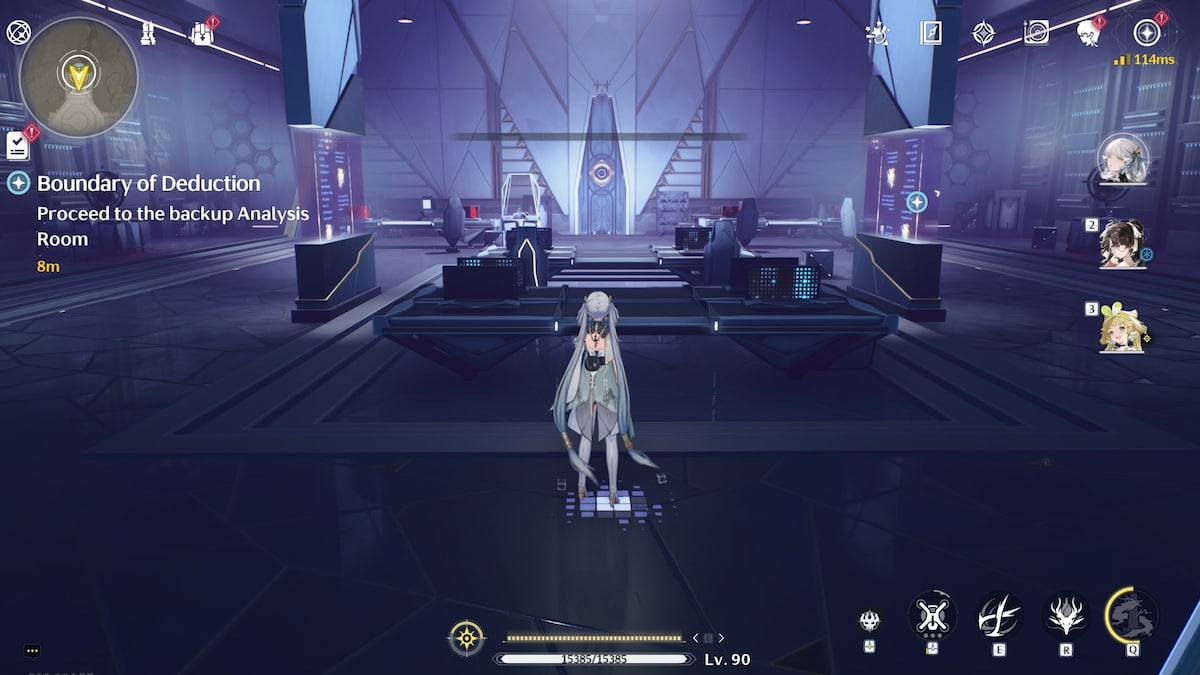1200x675 pixels.
Task: Select the Boundary of Deduction quest tracker
Action: point(148,184)
